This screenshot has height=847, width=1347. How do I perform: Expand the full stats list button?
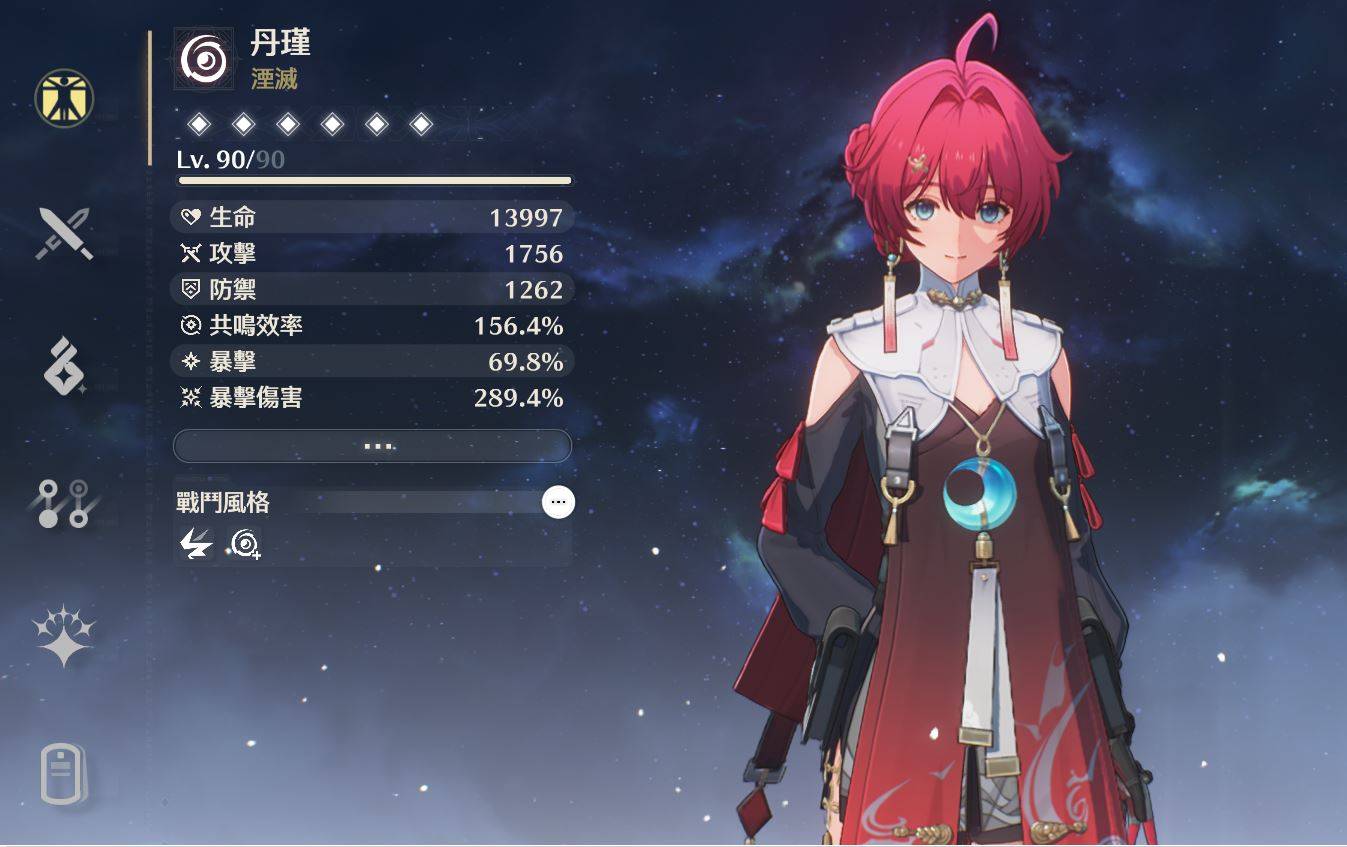[x=372, y=446]
